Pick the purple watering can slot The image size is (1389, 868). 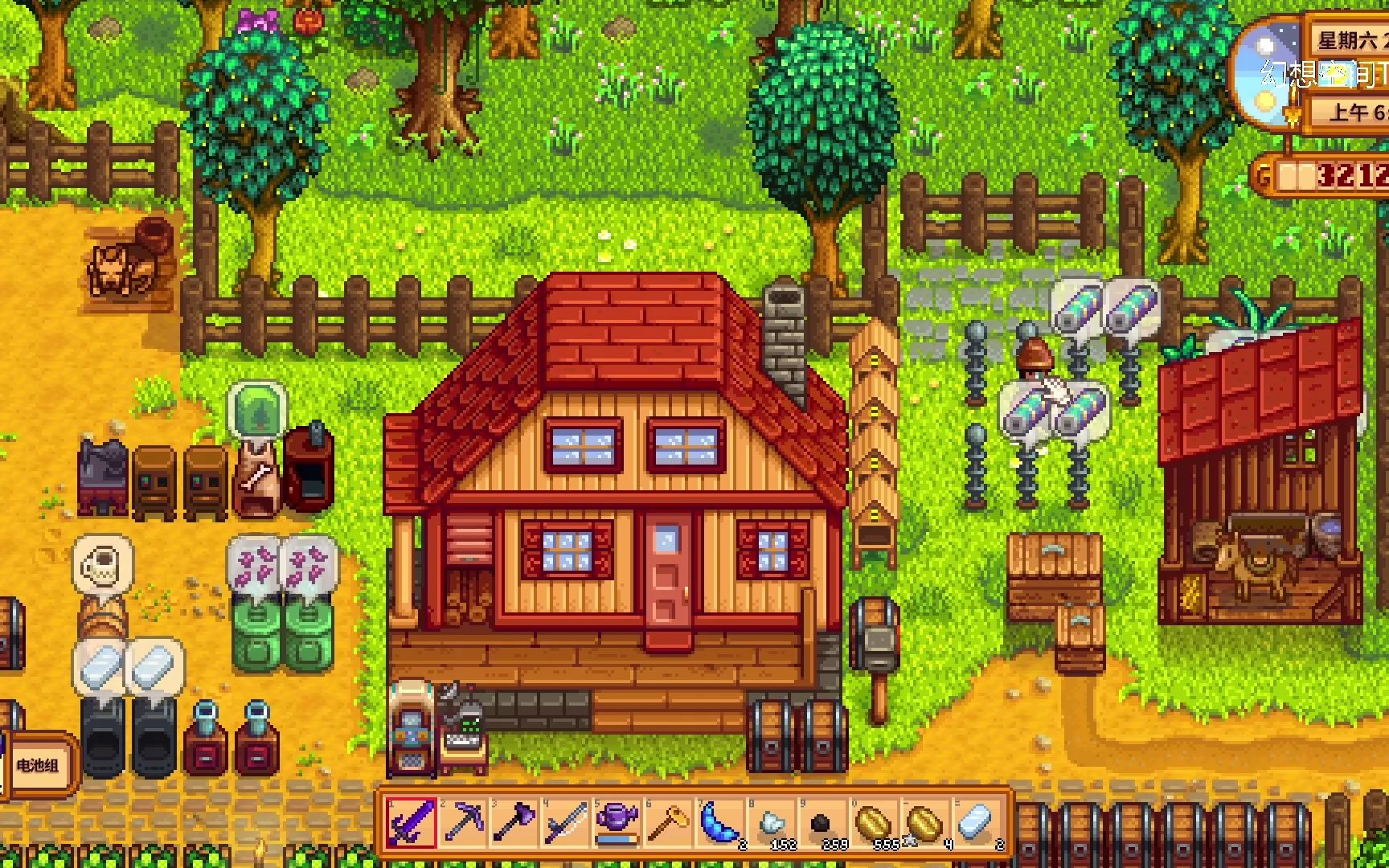point(617,823)
